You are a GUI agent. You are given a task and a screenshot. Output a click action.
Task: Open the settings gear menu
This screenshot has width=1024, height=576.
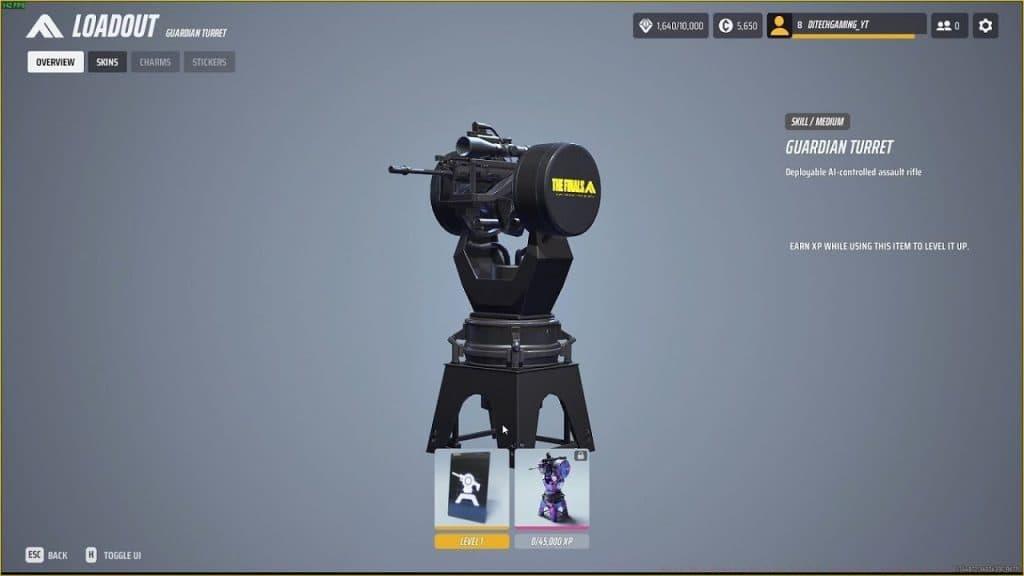tap(986, 26)
